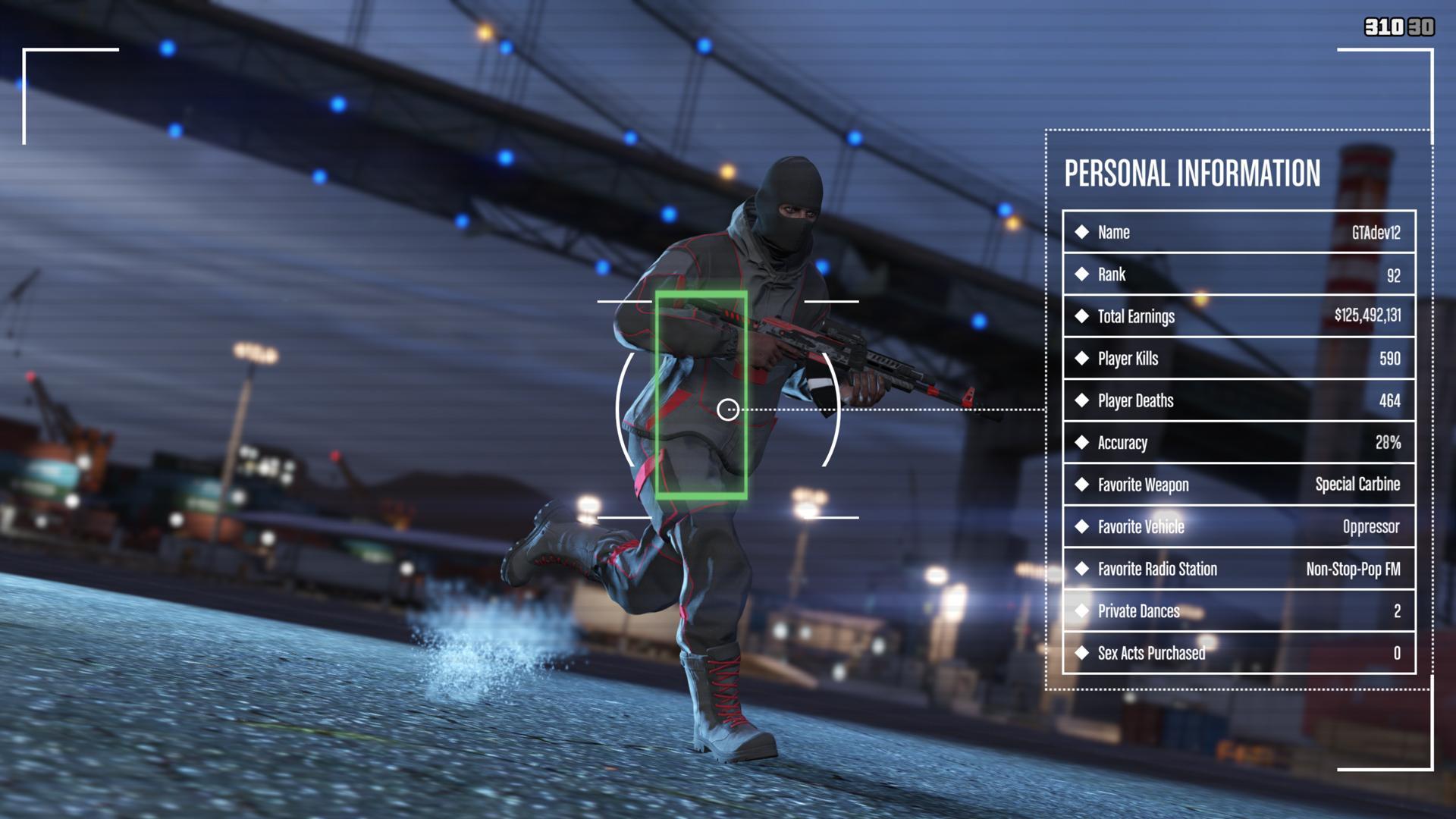Click the player name GTAdev12
This screenshot has height=819, width=1456.
click(1378, 233)
